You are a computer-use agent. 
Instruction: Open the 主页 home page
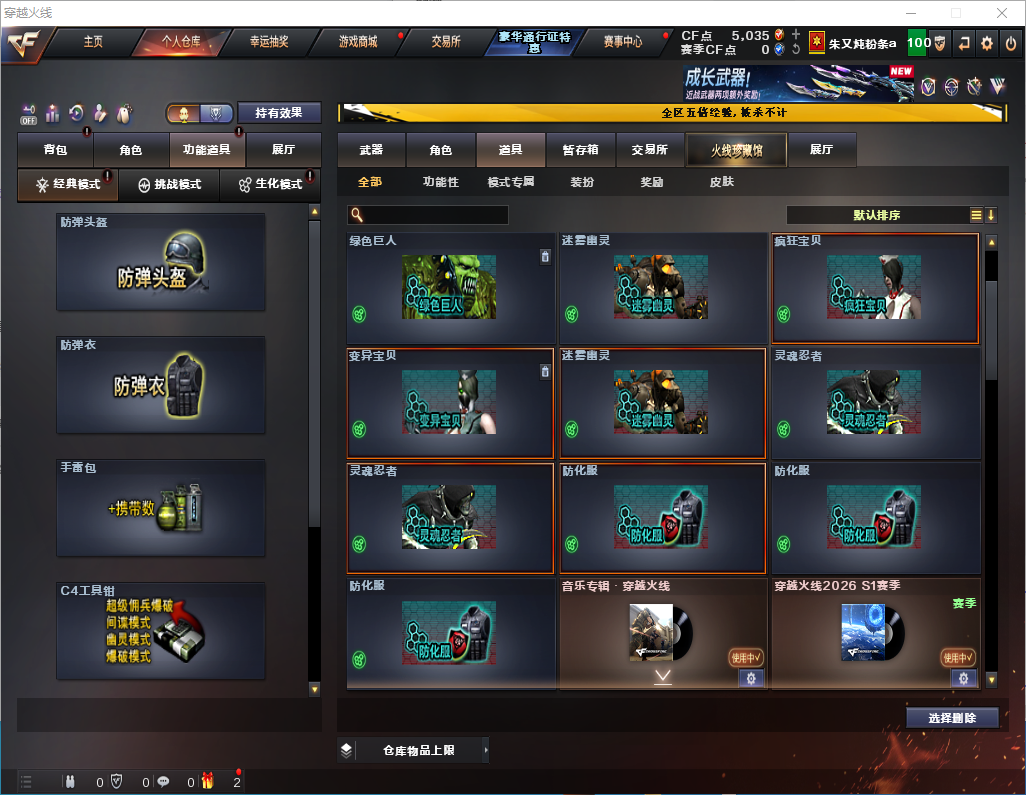93,42
